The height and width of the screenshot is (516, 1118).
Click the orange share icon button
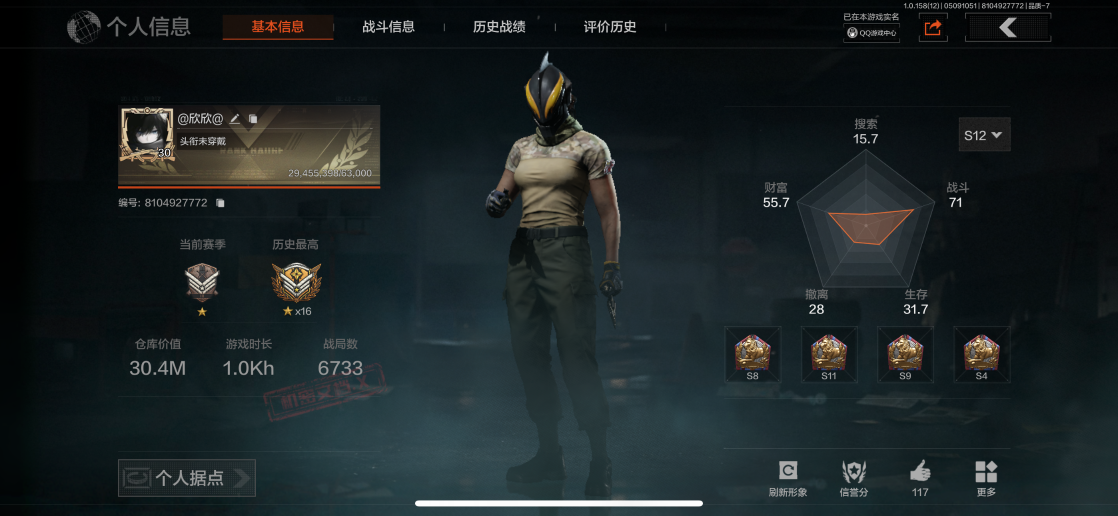pyautogui.click(x=933, y=28)
